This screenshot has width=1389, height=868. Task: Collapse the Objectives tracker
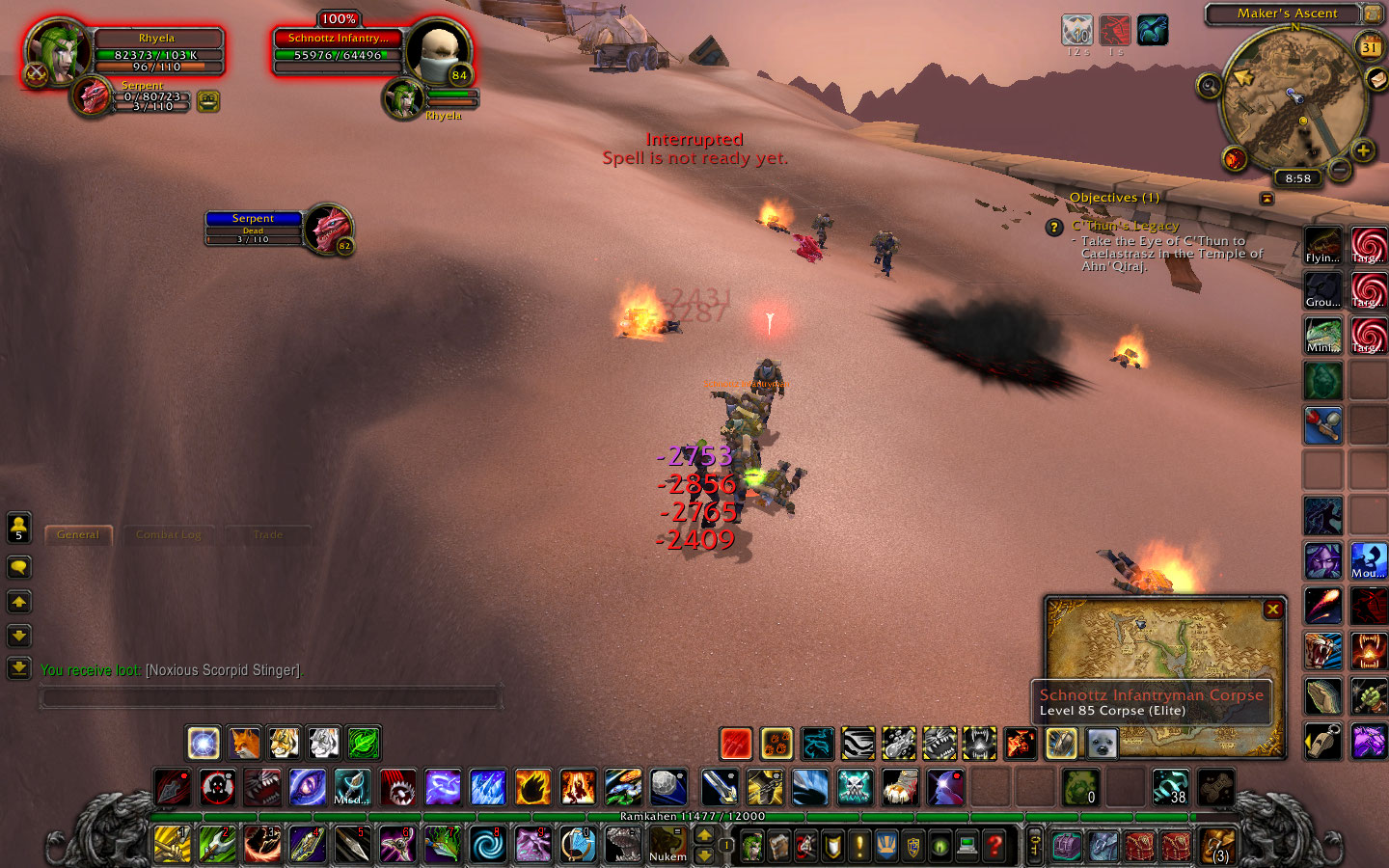1266,198
